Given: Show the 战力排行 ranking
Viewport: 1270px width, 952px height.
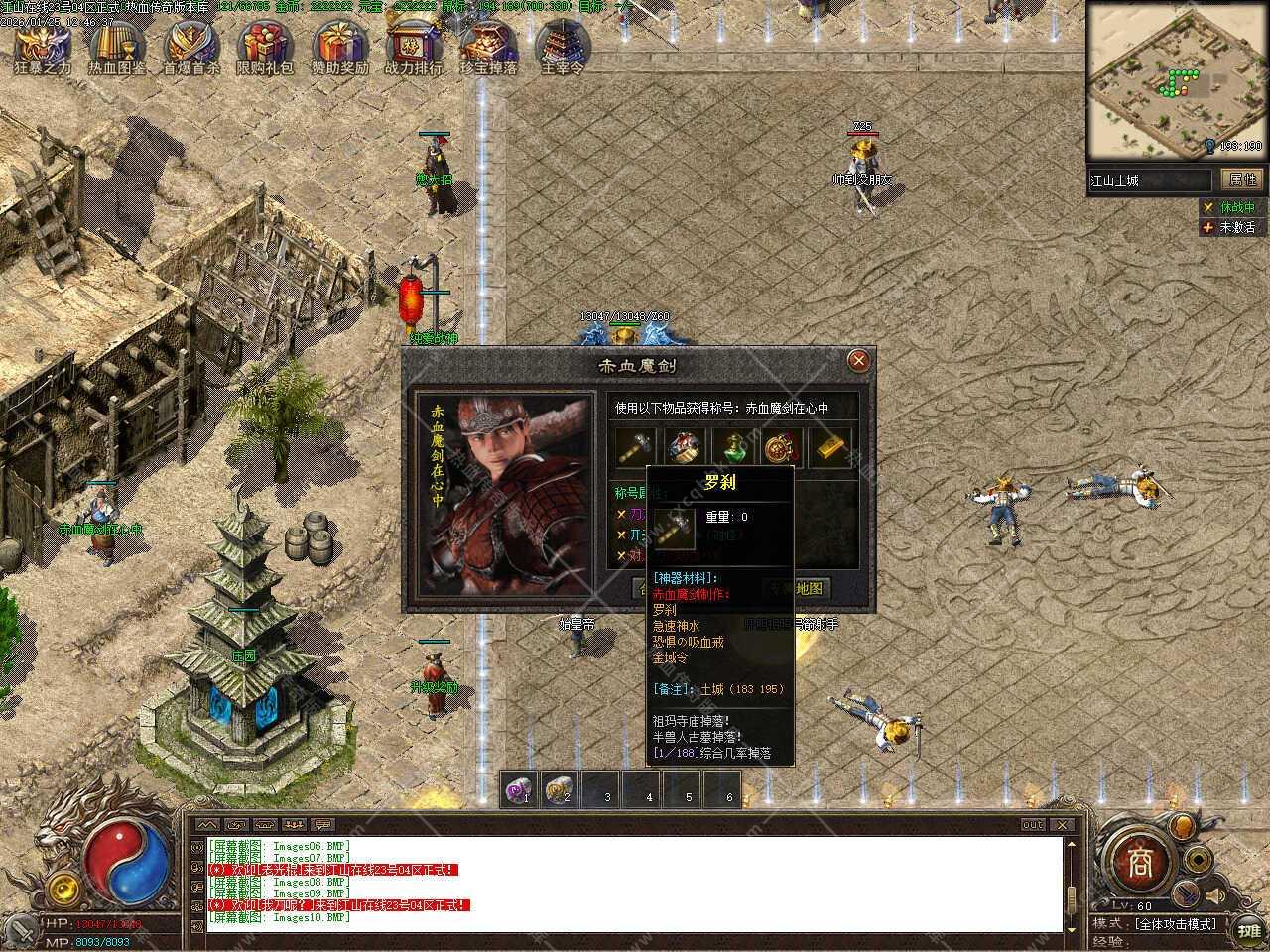Looking at the screenshot, I should pos(413,45).
